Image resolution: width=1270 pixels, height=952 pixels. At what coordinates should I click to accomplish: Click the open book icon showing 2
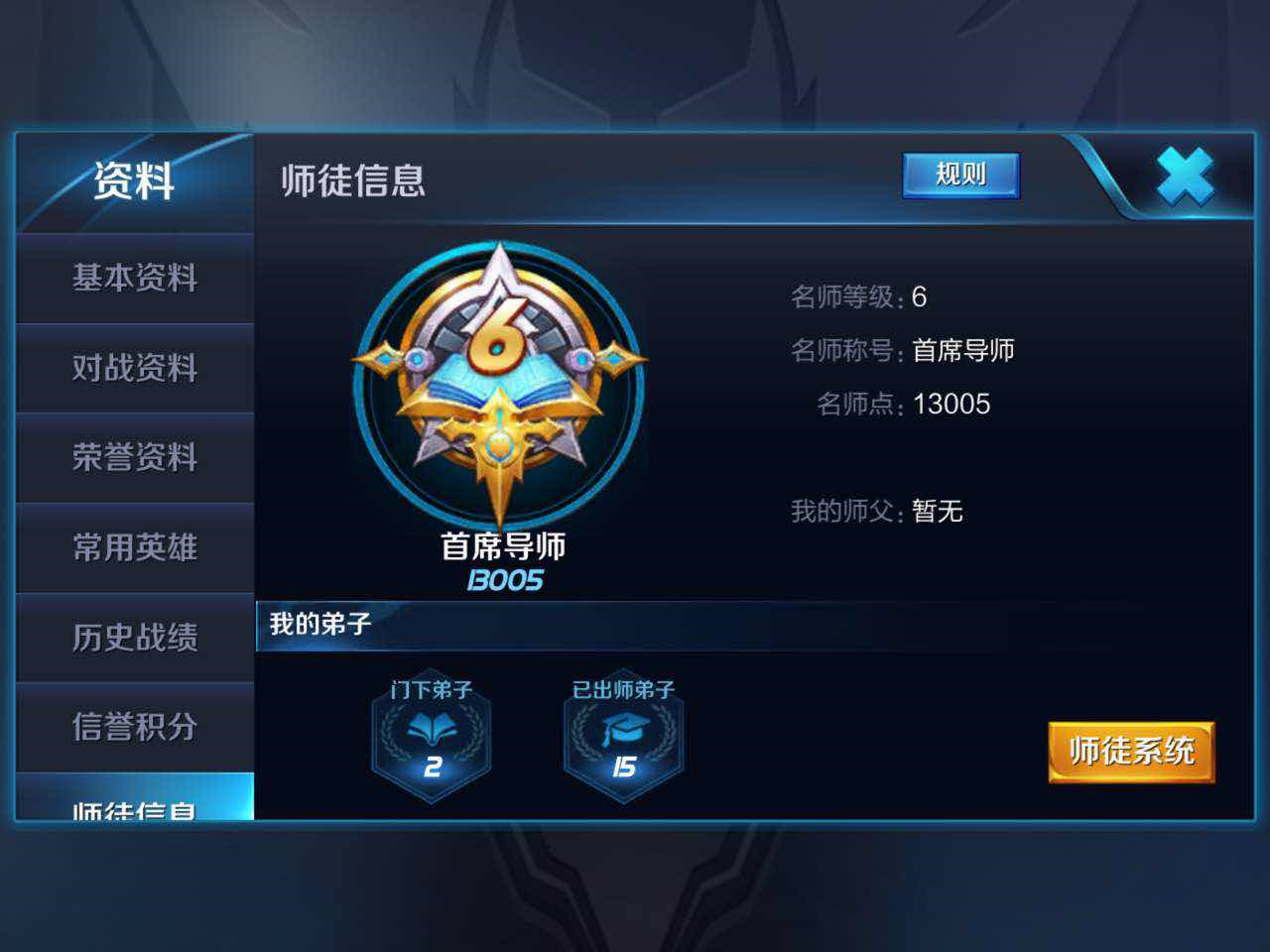tap(431, 727)
